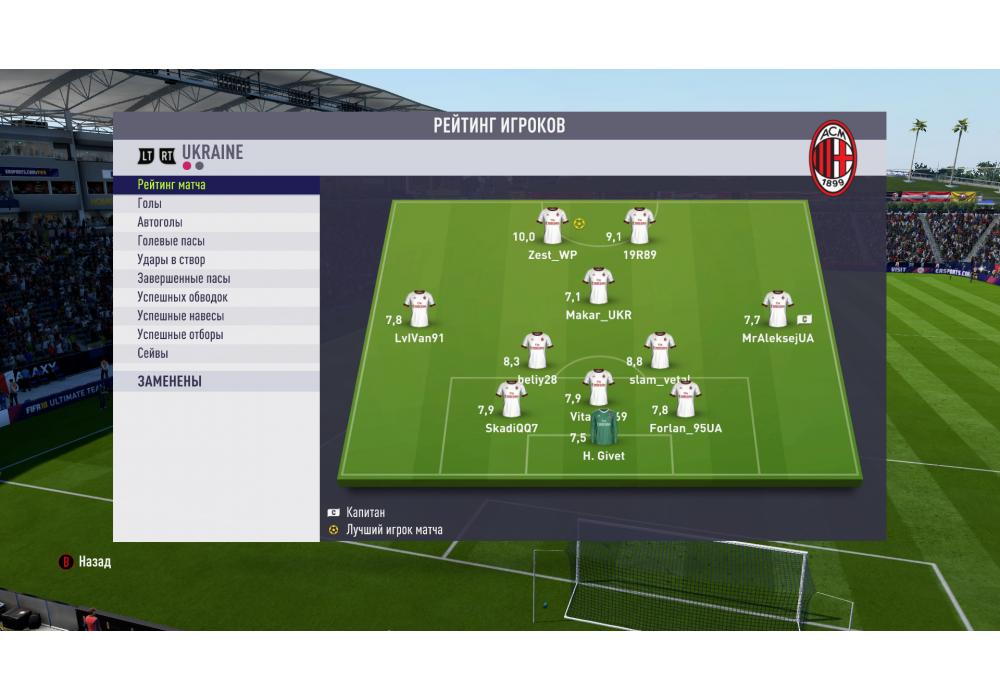Pick goalkeeper H. Givet's green shirt

[603, 428]
